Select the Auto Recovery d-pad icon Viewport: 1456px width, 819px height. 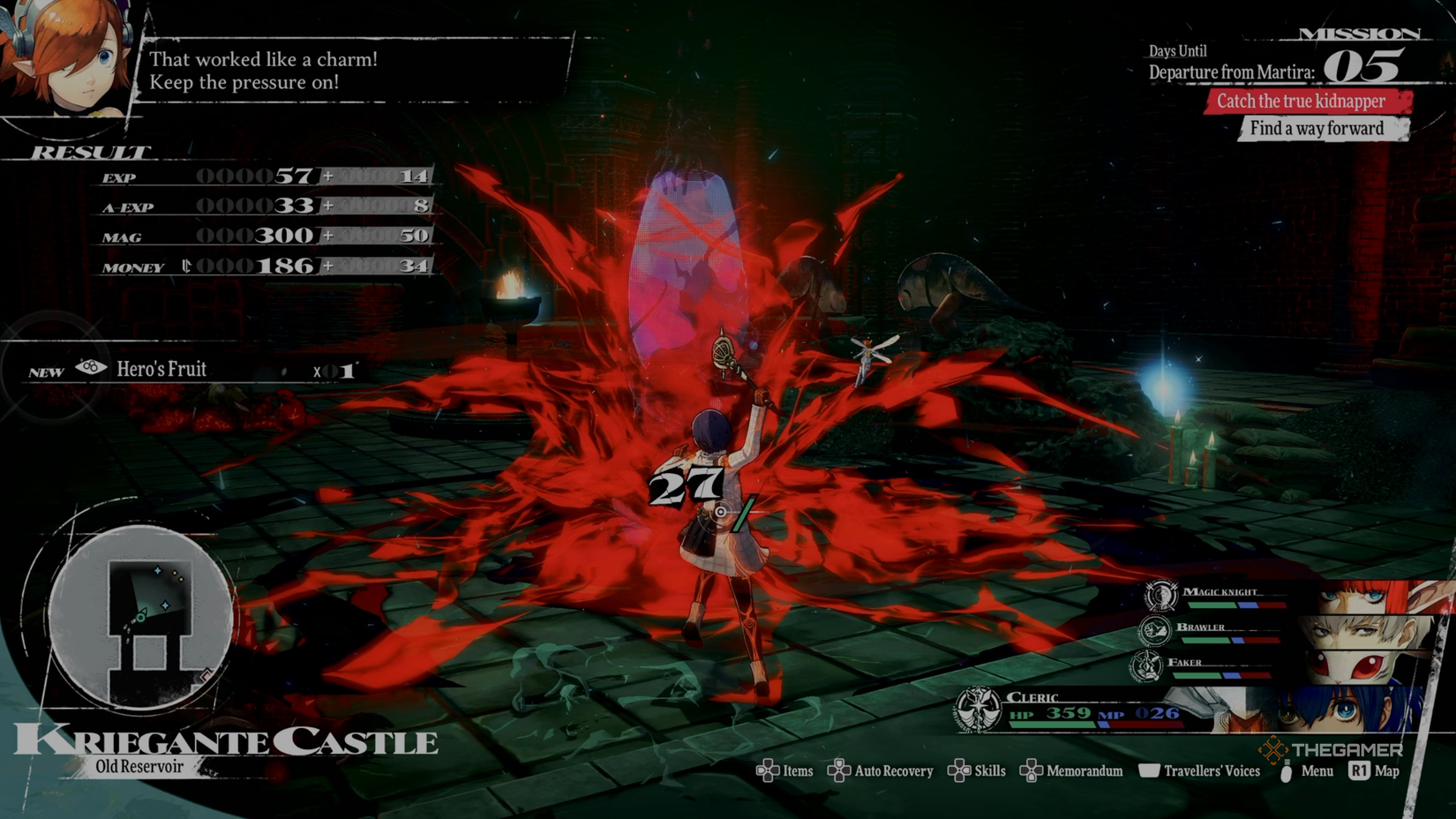[x=839, y=770]
